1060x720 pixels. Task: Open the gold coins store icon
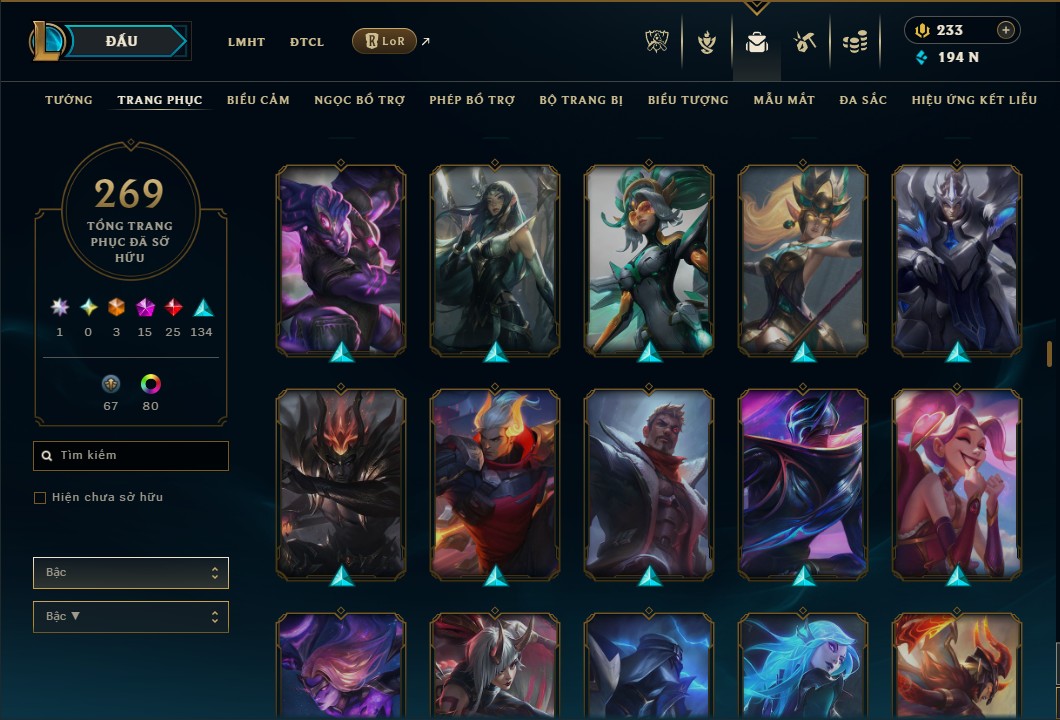pos(854,42)
